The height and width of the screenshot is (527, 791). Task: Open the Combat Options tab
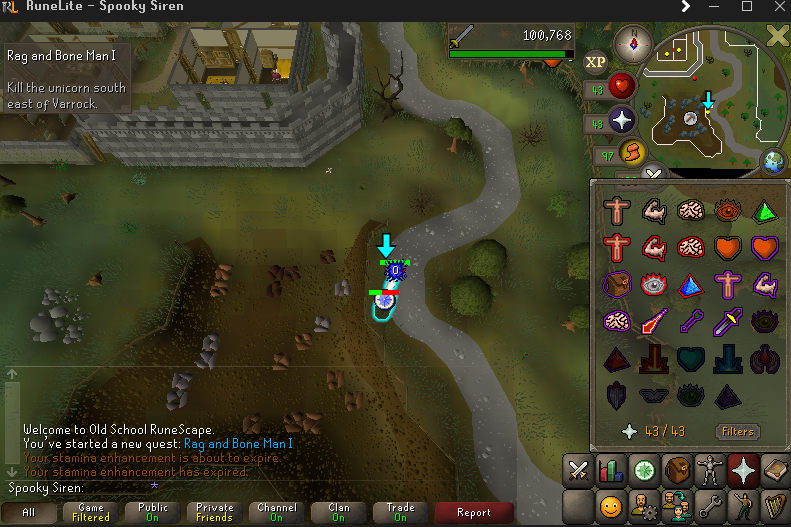click(x=578, y=468)
